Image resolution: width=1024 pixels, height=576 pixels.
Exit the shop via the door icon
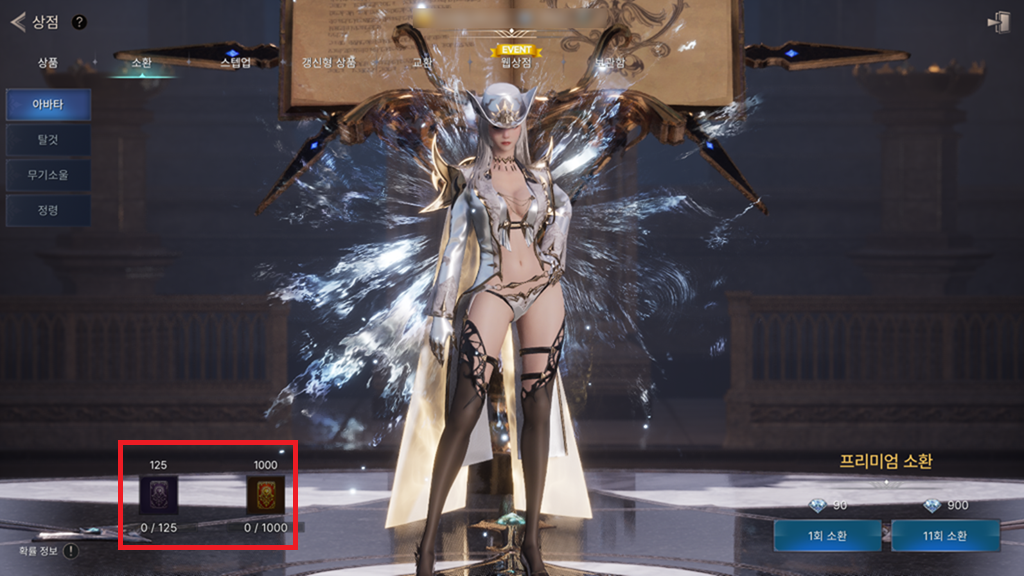pyautogui.click(x=998, y=23)
